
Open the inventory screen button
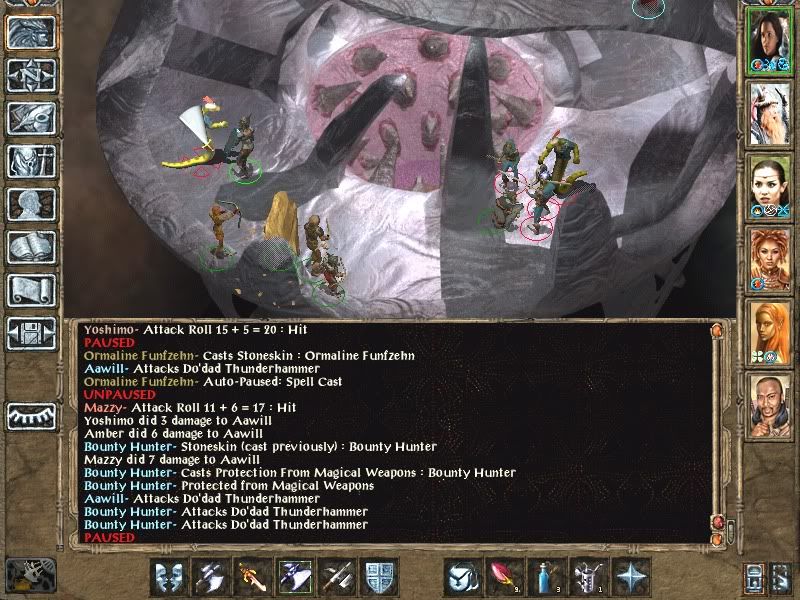[30, 160]
